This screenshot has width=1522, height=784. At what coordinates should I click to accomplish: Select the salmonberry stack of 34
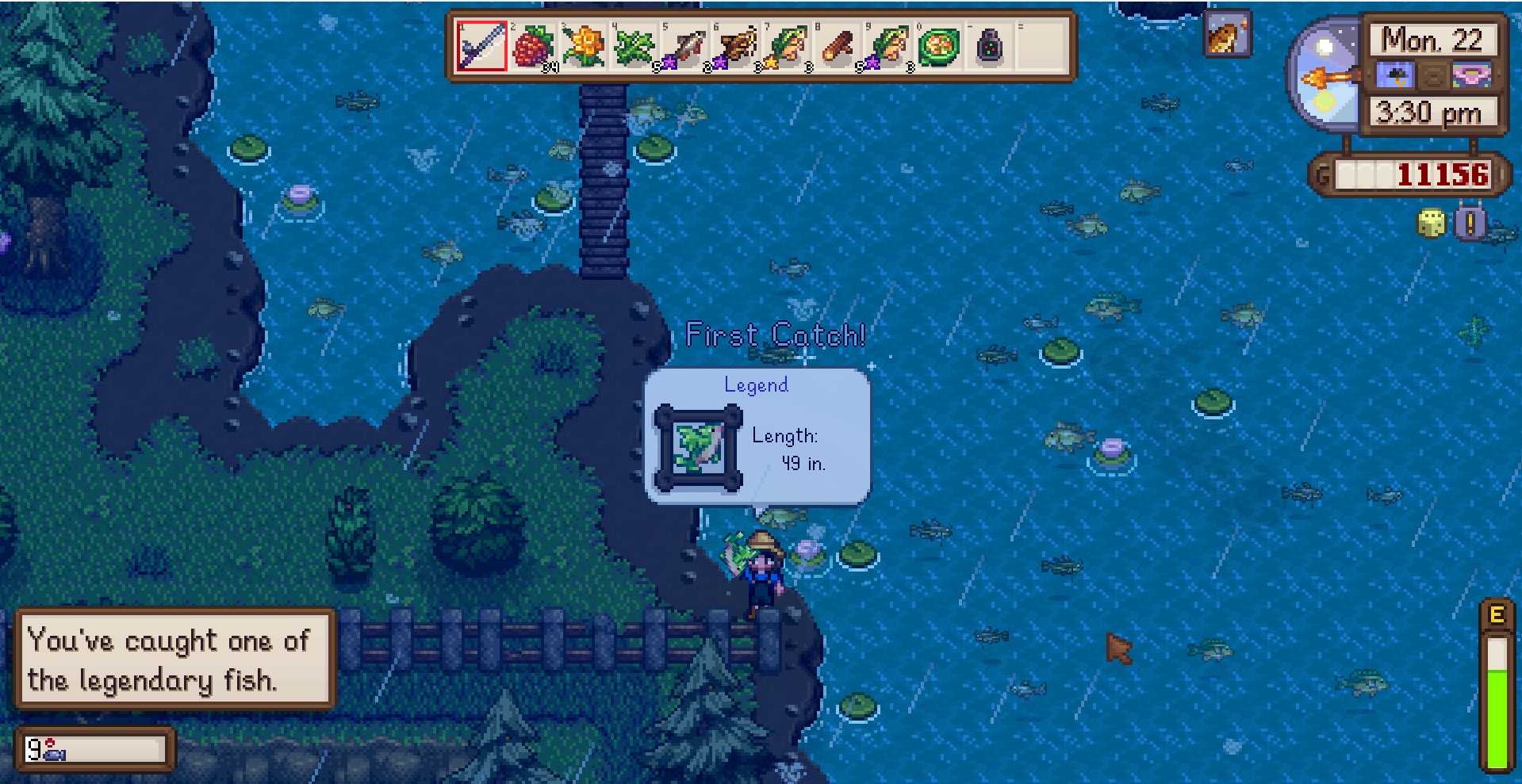point(533,46)
